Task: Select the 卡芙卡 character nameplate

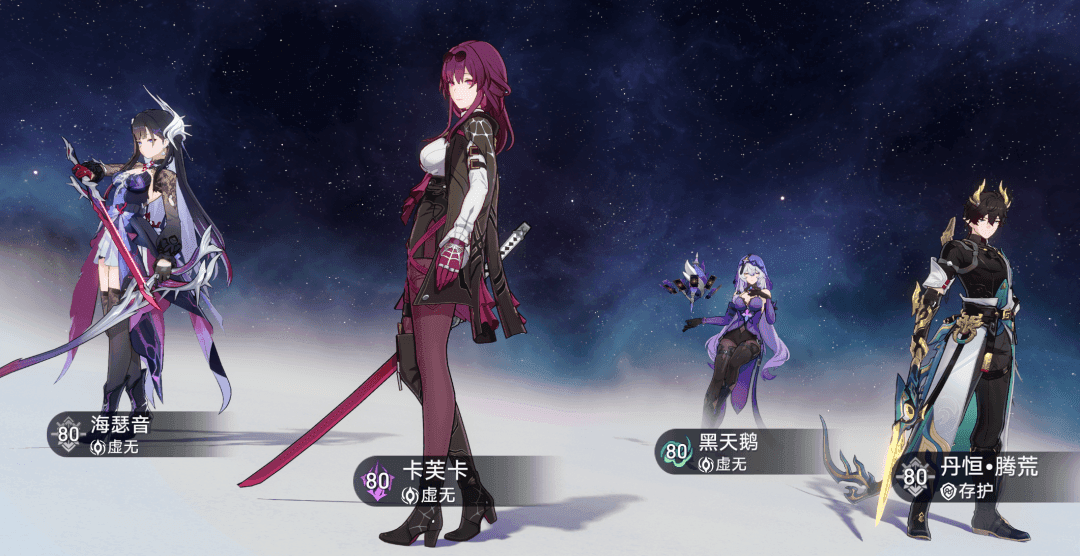Action: pos(432,481)
